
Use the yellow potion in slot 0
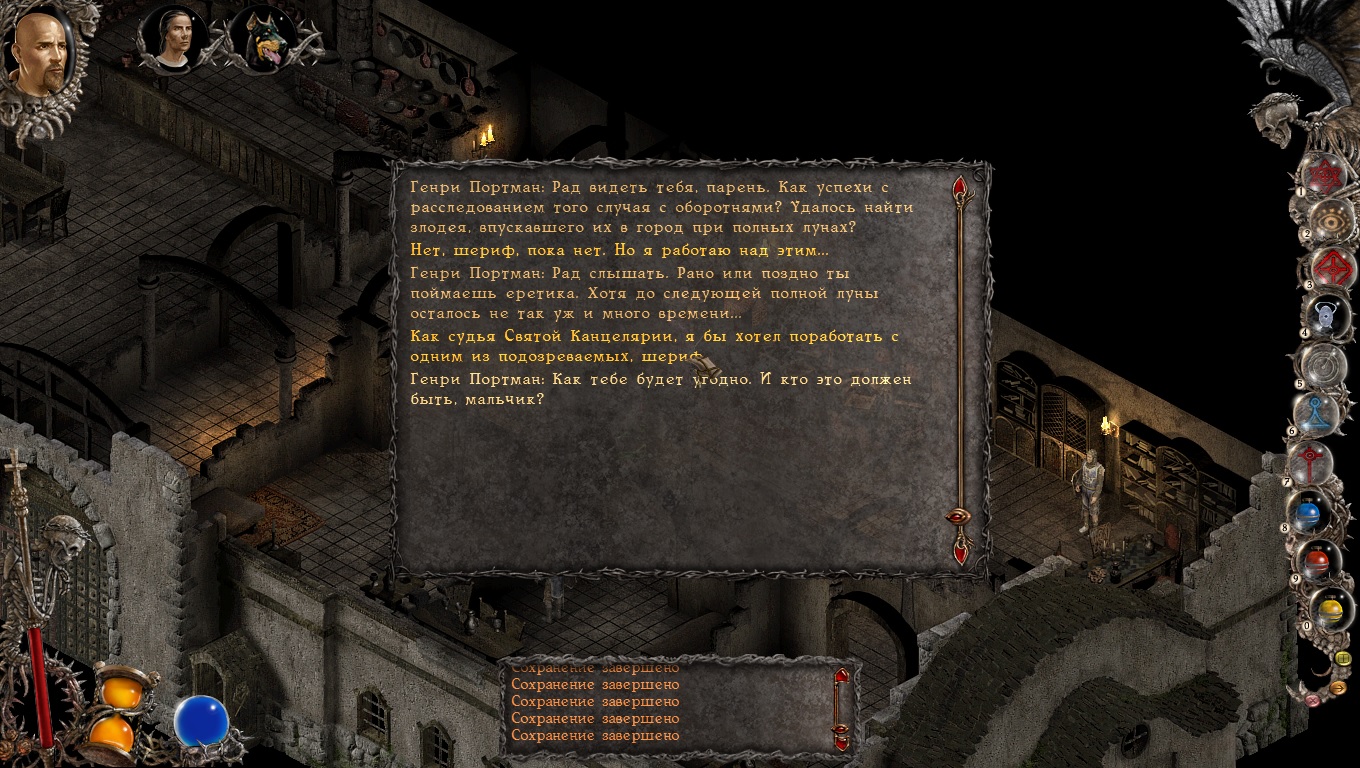coord(1329,609)
